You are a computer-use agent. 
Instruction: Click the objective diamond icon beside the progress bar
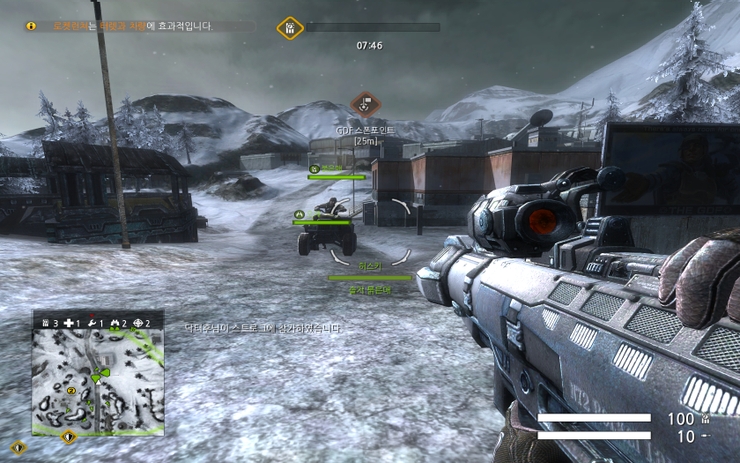click(289, 27)
